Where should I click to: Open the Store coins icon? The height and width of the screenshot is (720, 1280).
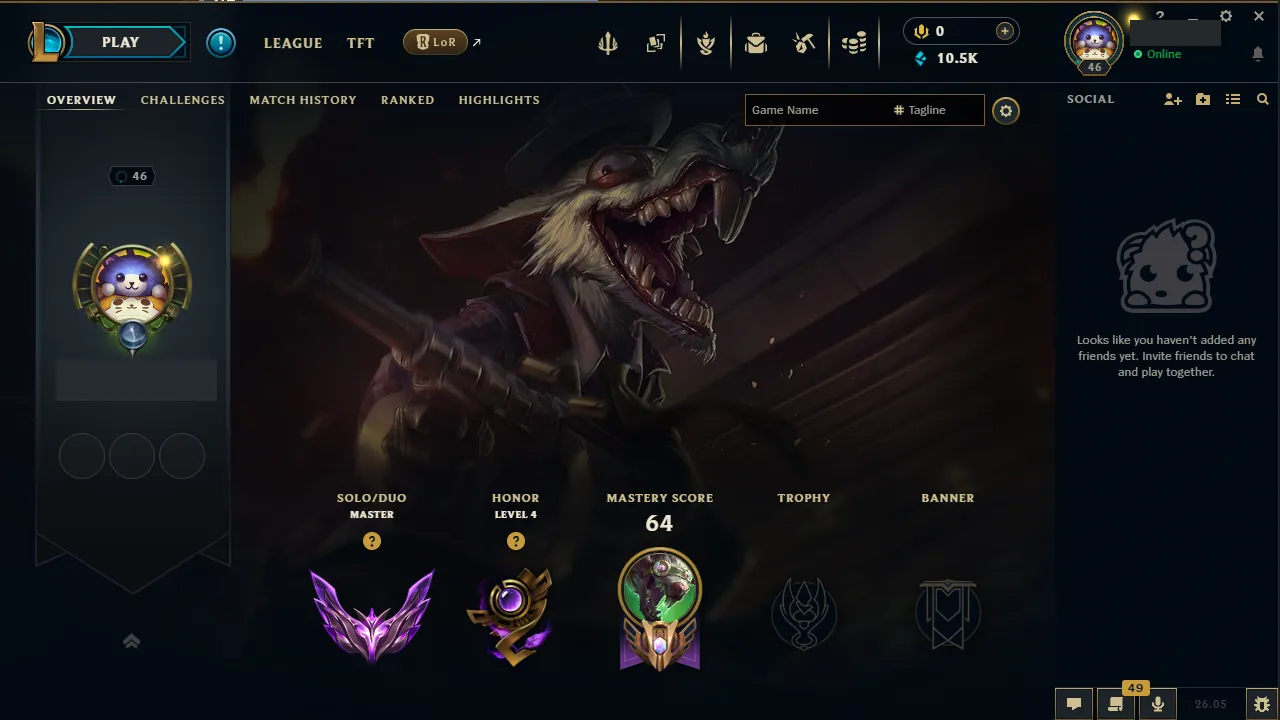coord(854,43)
